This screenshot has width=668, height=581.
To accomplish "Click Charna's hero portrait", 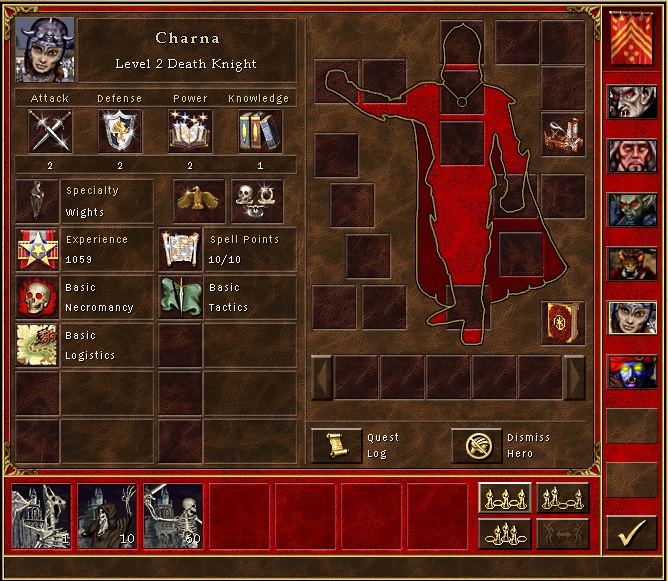I will pyautogui.click(x=45, y=51).
